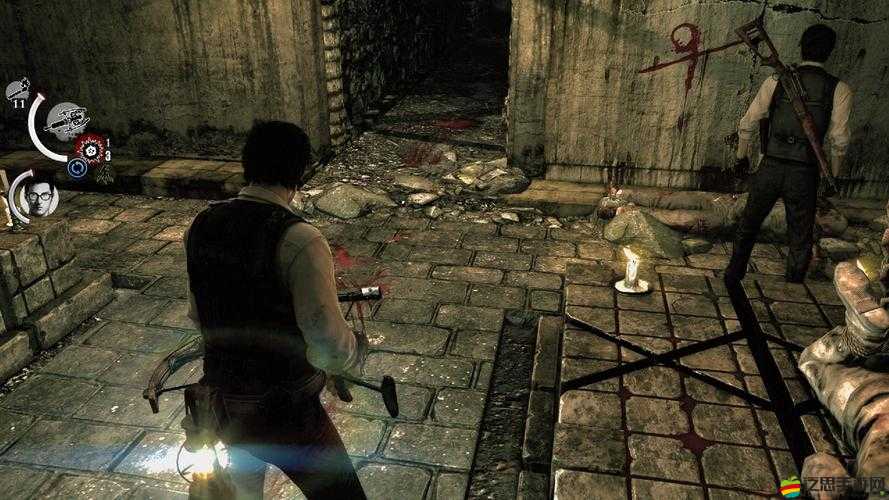The image size is (889, 500).
Task: Choose the Agony Crossbow weapon icon
Action: (x=67, y=120)
